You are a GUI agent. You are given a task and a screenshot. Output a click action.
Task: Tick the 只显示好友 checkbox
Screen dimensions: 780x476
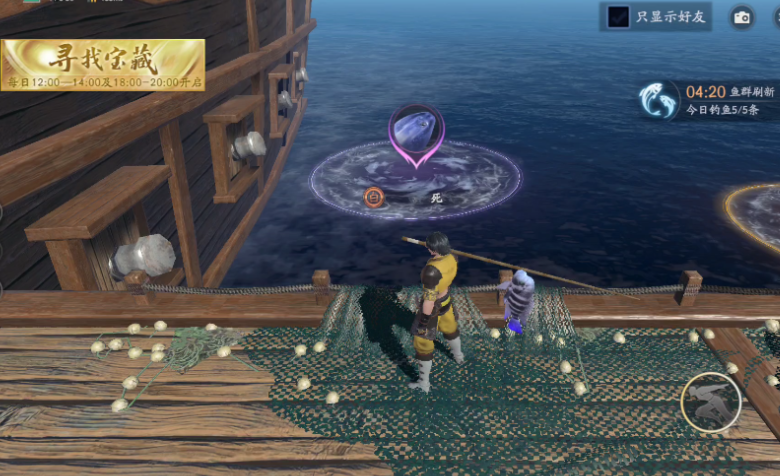tap(620, 17)
